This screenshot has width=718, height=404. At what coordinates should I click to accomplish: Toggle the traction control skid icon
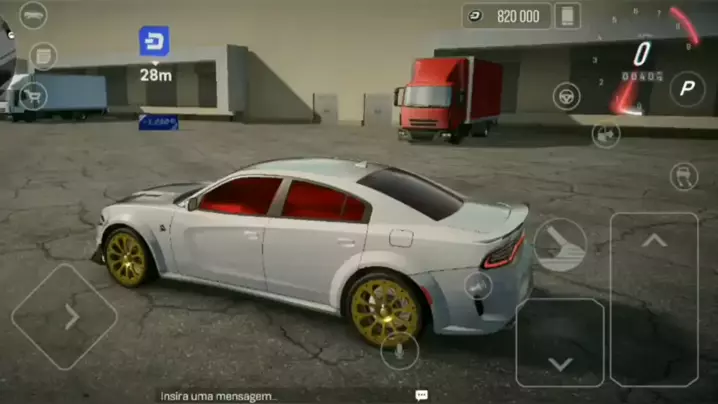684,176
